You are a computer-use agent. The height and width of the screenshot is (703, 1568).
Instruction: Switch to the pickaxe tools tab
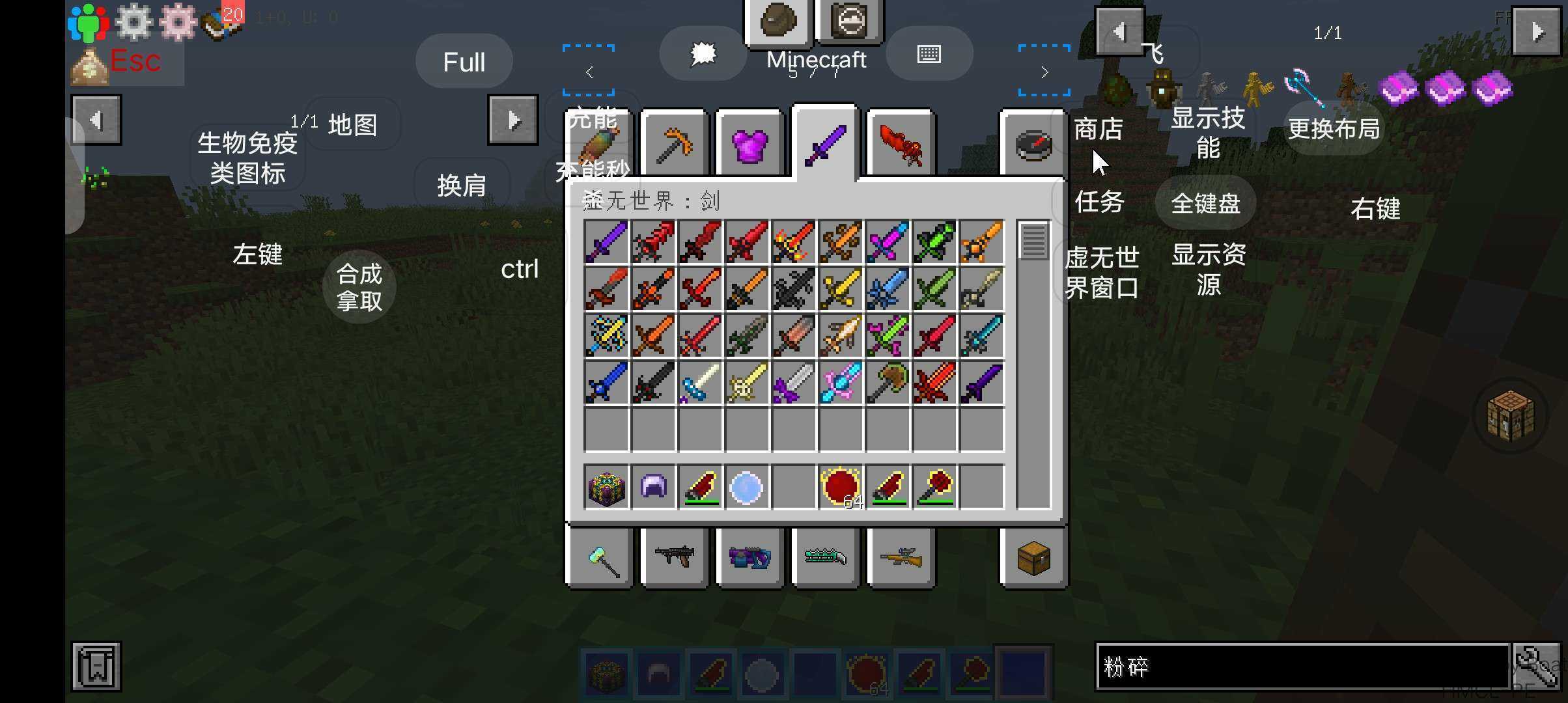pos(674,144)
